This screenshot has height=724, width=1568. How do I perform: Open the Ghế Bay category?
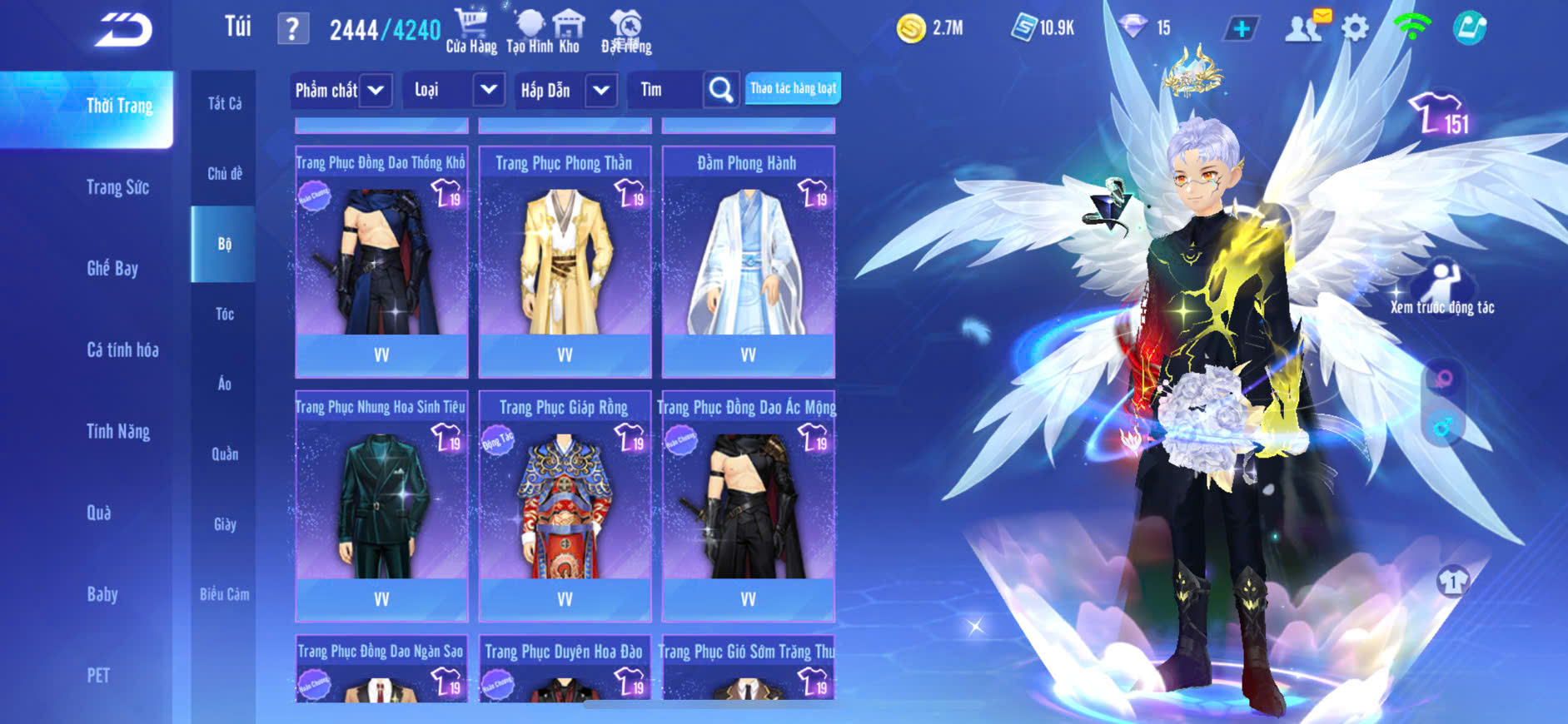112,268
